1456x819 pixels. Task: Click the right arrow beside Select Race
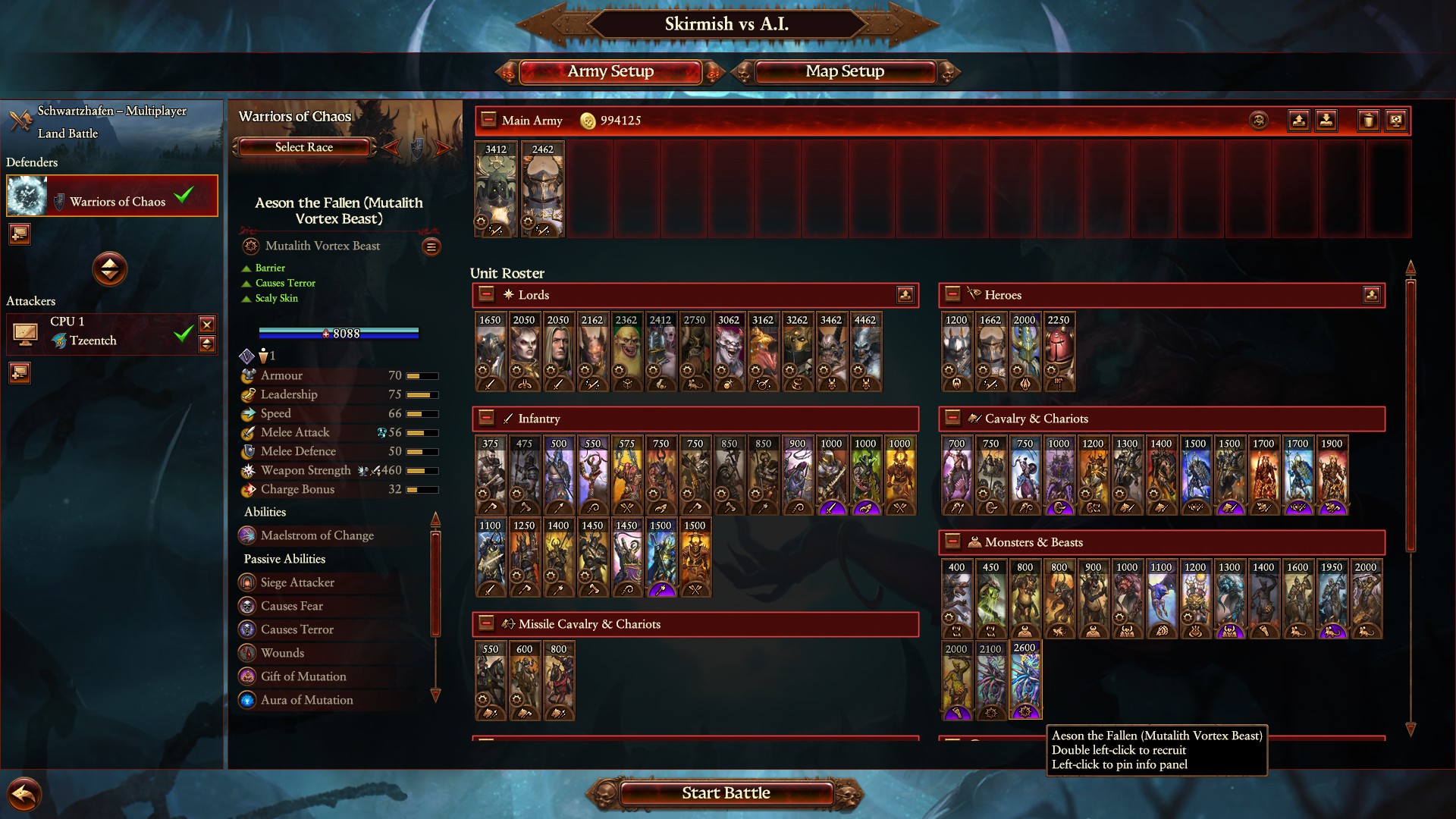(443, 147)
